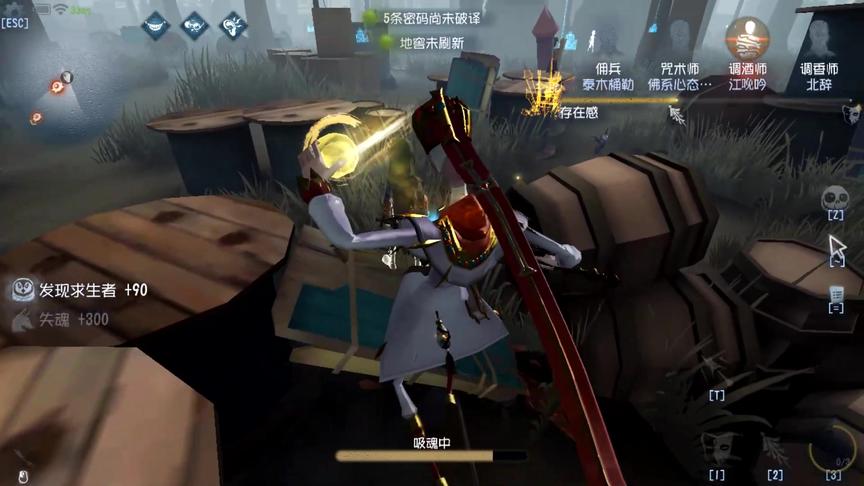Viewport: 864px width, 486px height.
Task: Open the skull emote icon
Action: click(834, 198)
